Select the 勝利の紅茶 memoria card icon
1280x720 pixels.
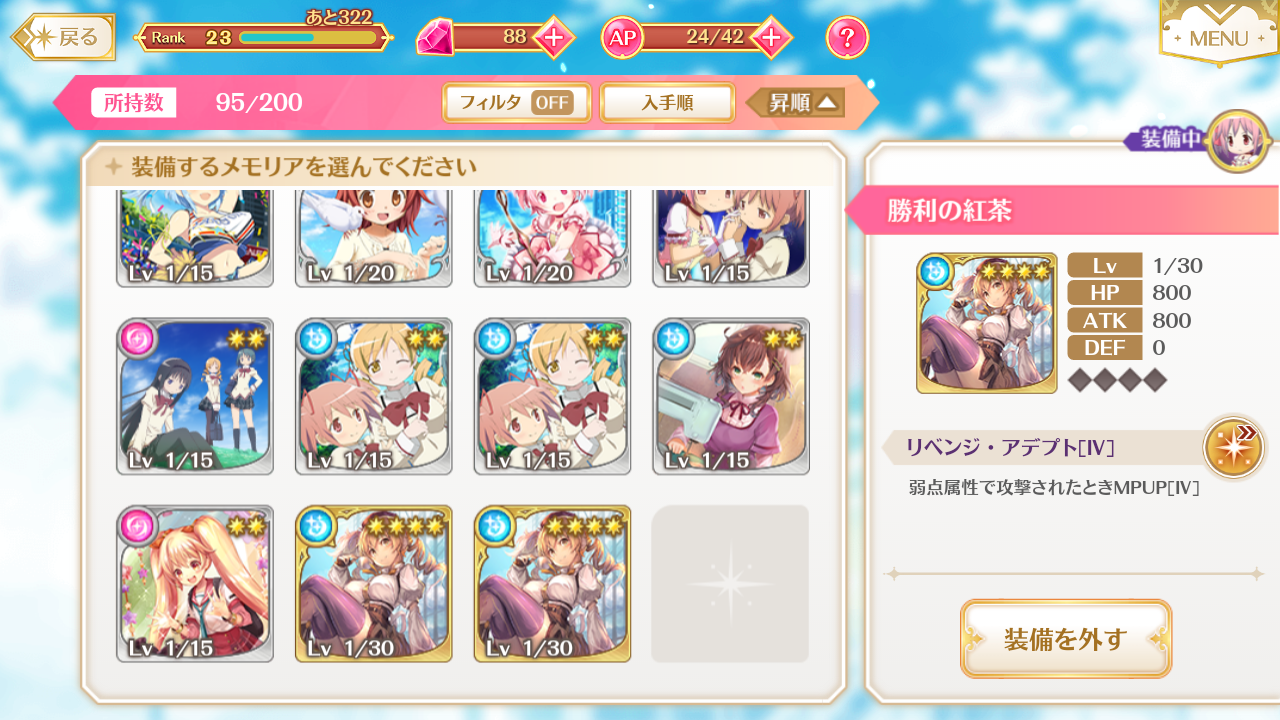[986, 322]
